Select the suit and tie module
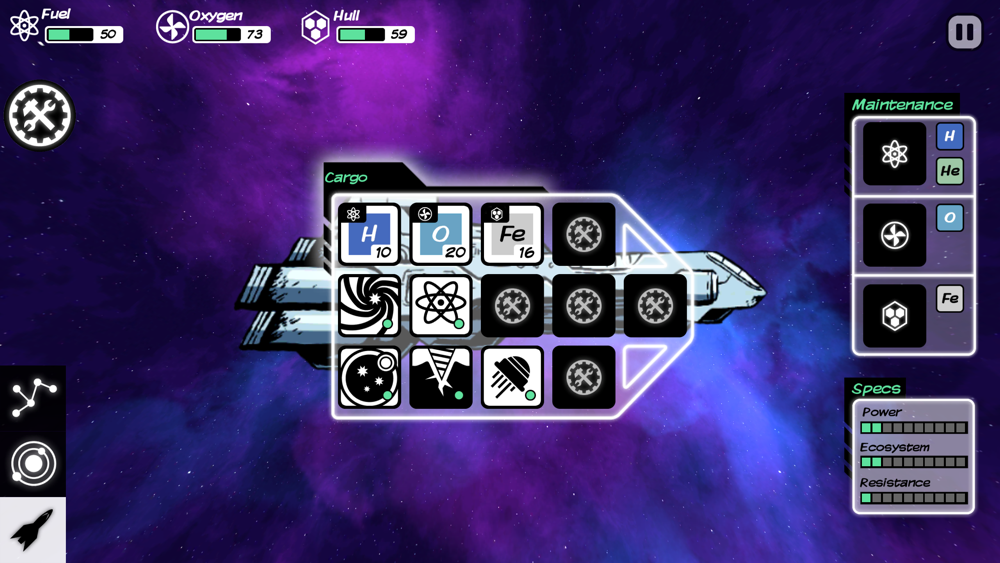This screenshot has width=1000, height=563. pos(441,377)
